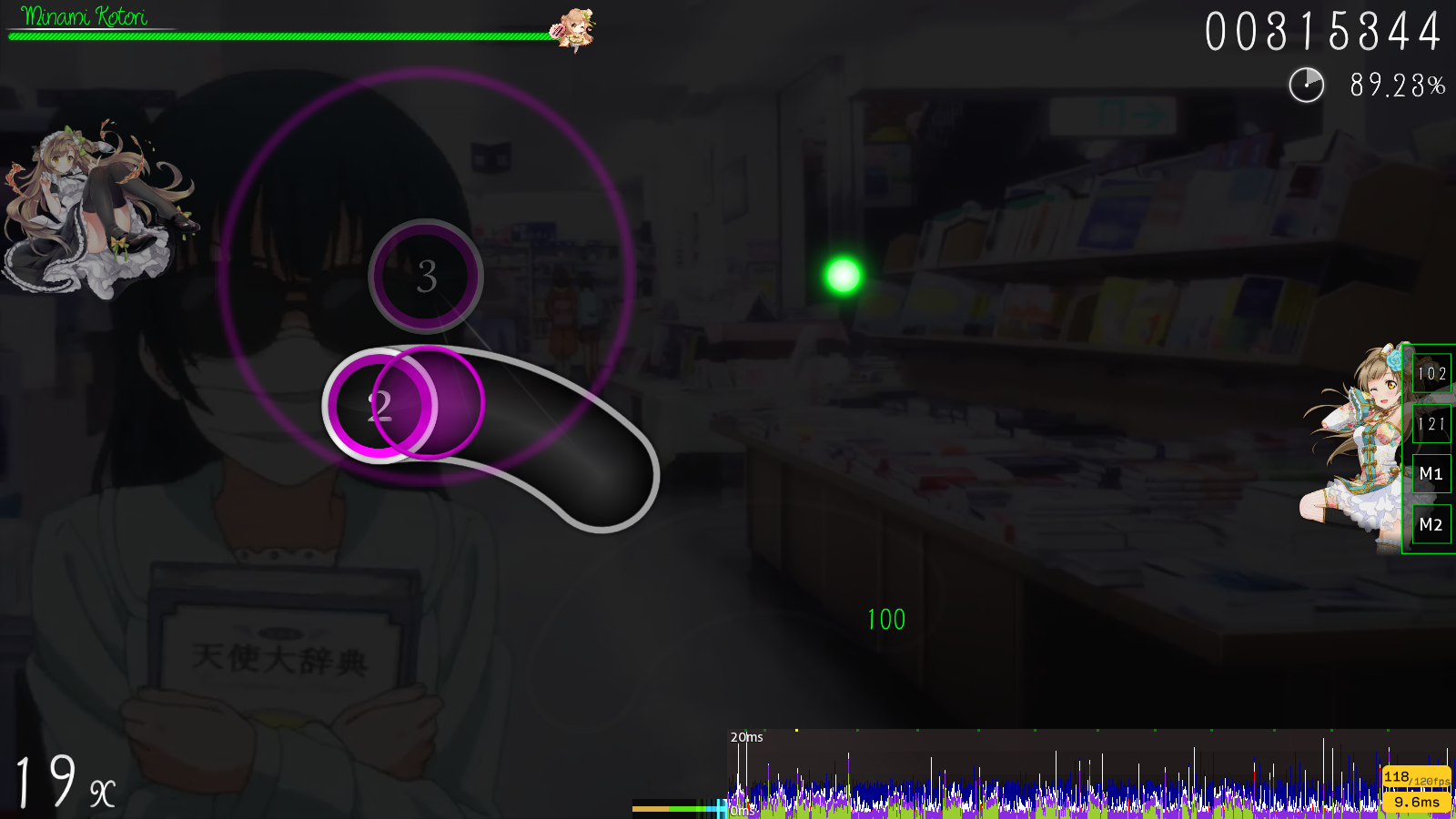Image resolution: width=1456 pixels, height=819 pixels.
Task: Click hit circle number 3
Action: pos(424,278)
